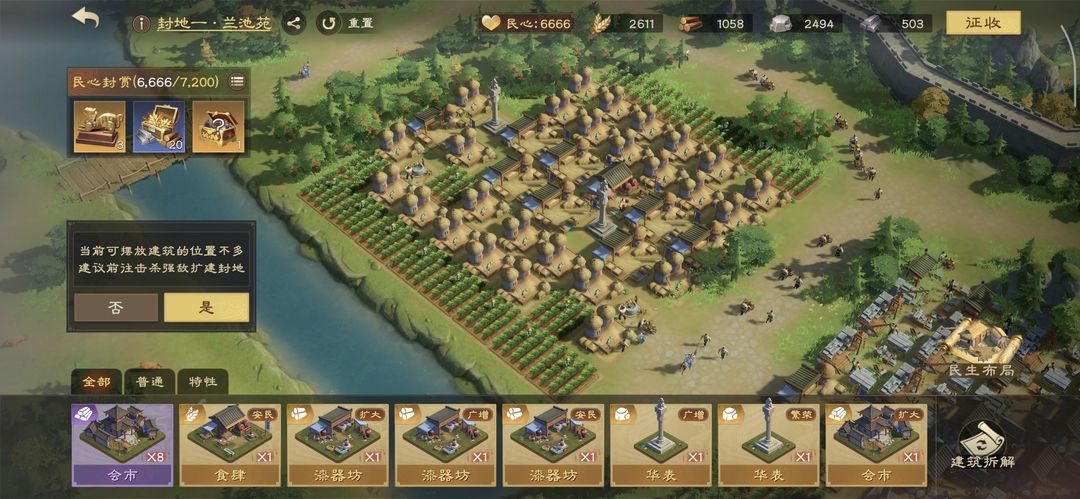Screen dimensions: 1080x499
Task: Select the mystery question-mark chest reward
Action: (x=218, y=127)
